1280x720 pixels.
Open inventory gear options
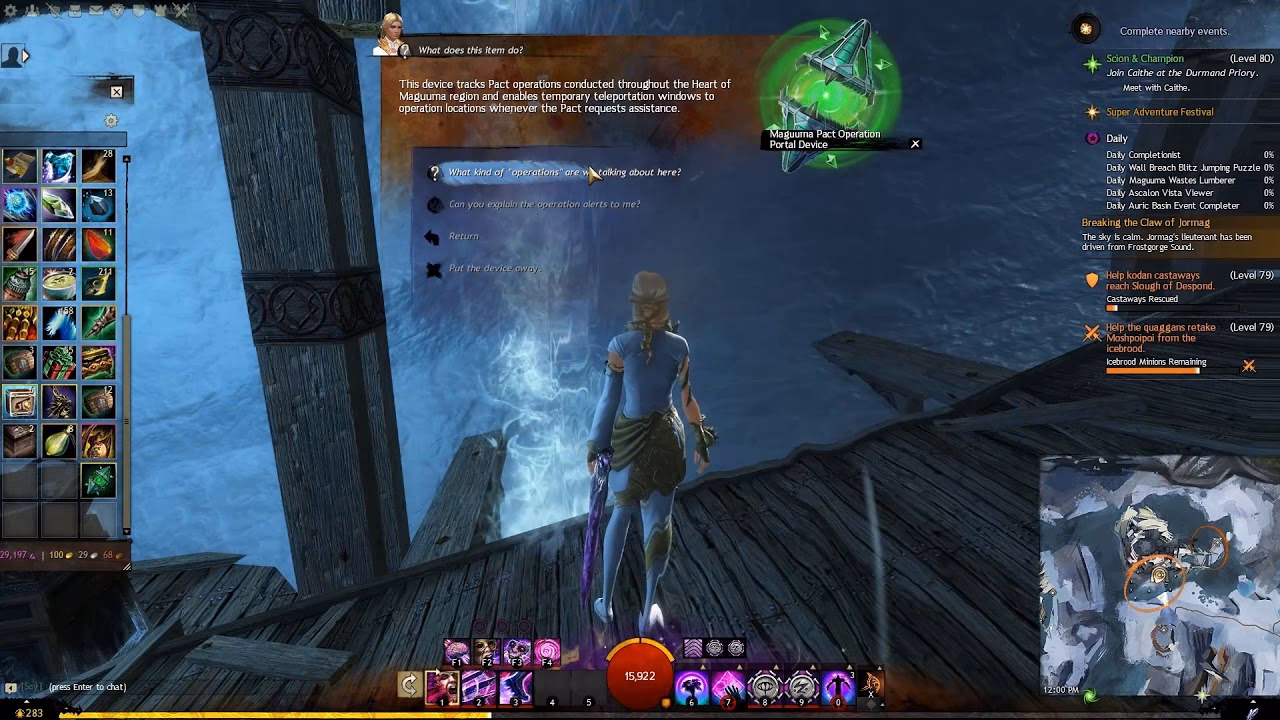coord(111,121)
